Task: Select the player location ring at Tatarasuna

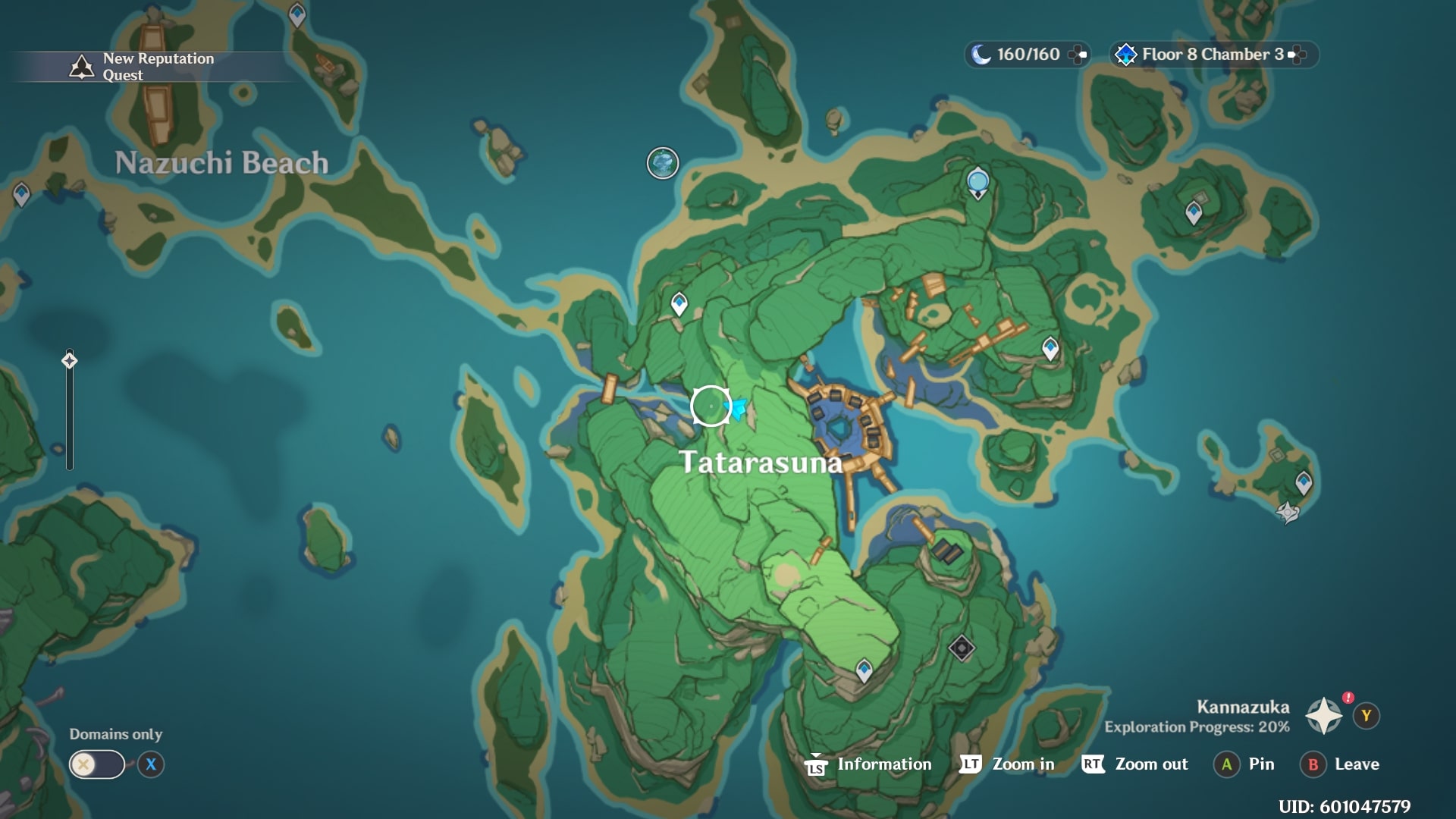Action: point(711,406)
